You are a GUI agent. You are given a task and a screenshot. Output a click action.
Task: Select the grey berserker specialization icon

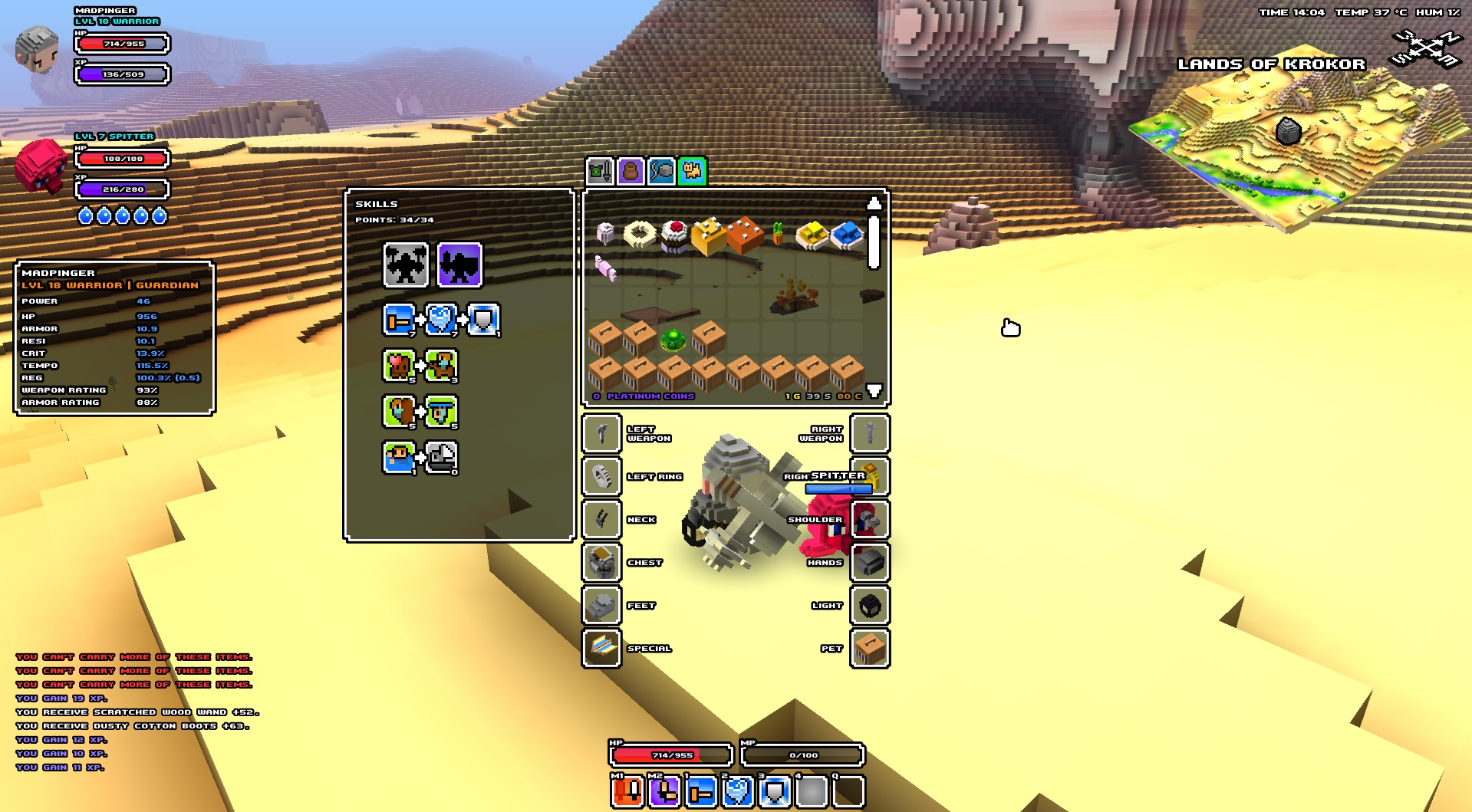(x=406, y=265)
